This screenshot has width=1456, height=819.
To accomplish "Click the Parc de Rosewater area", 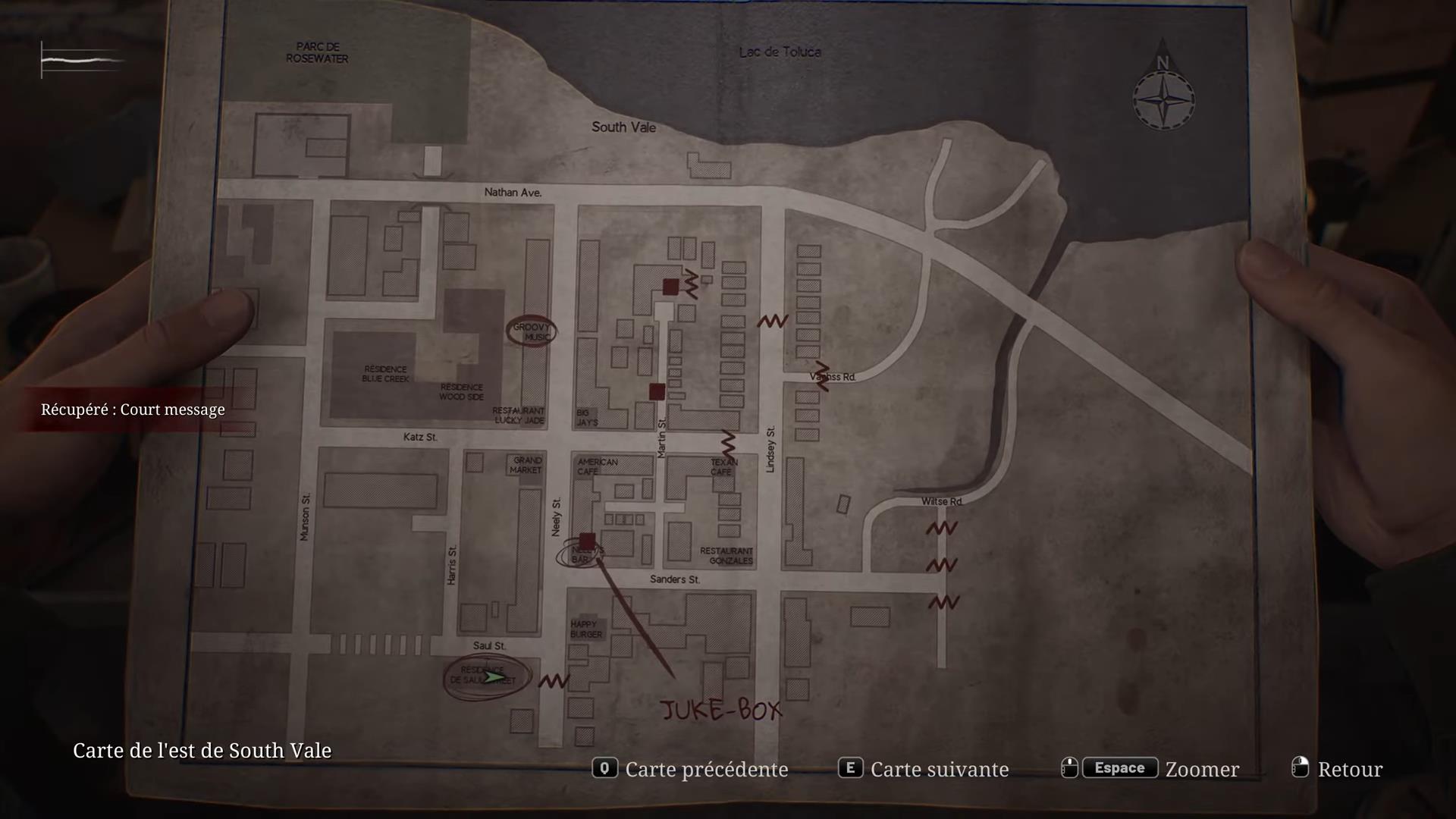I will click(x=318, y=53).
